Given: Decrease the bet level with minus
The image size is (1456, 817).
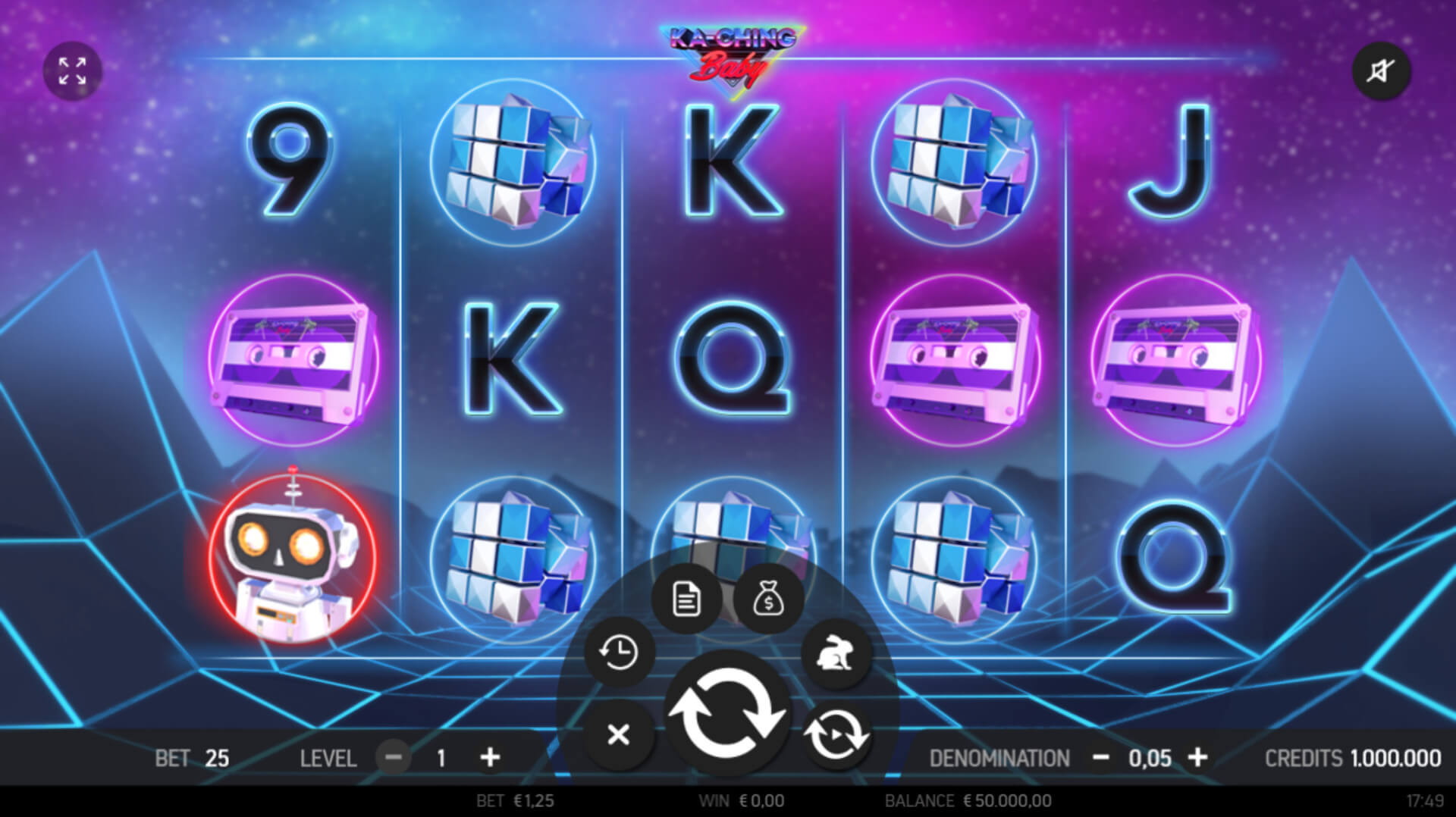Looking at the screenshot, I should [x=394, y=757].
